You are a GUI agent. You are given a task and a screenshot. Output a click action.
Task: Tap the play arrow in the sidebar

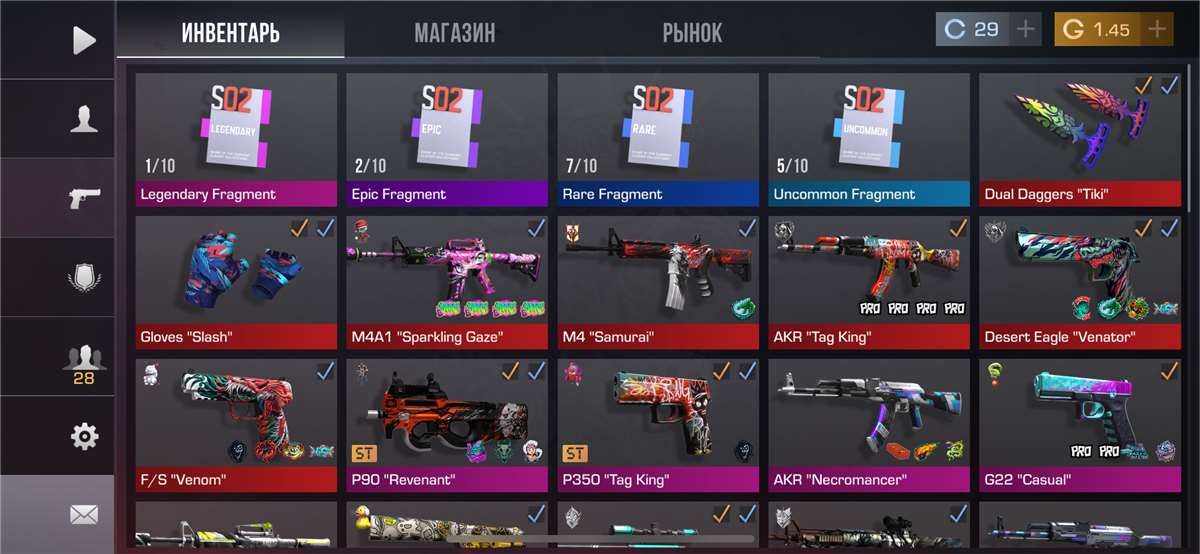(x=84, y=40)
